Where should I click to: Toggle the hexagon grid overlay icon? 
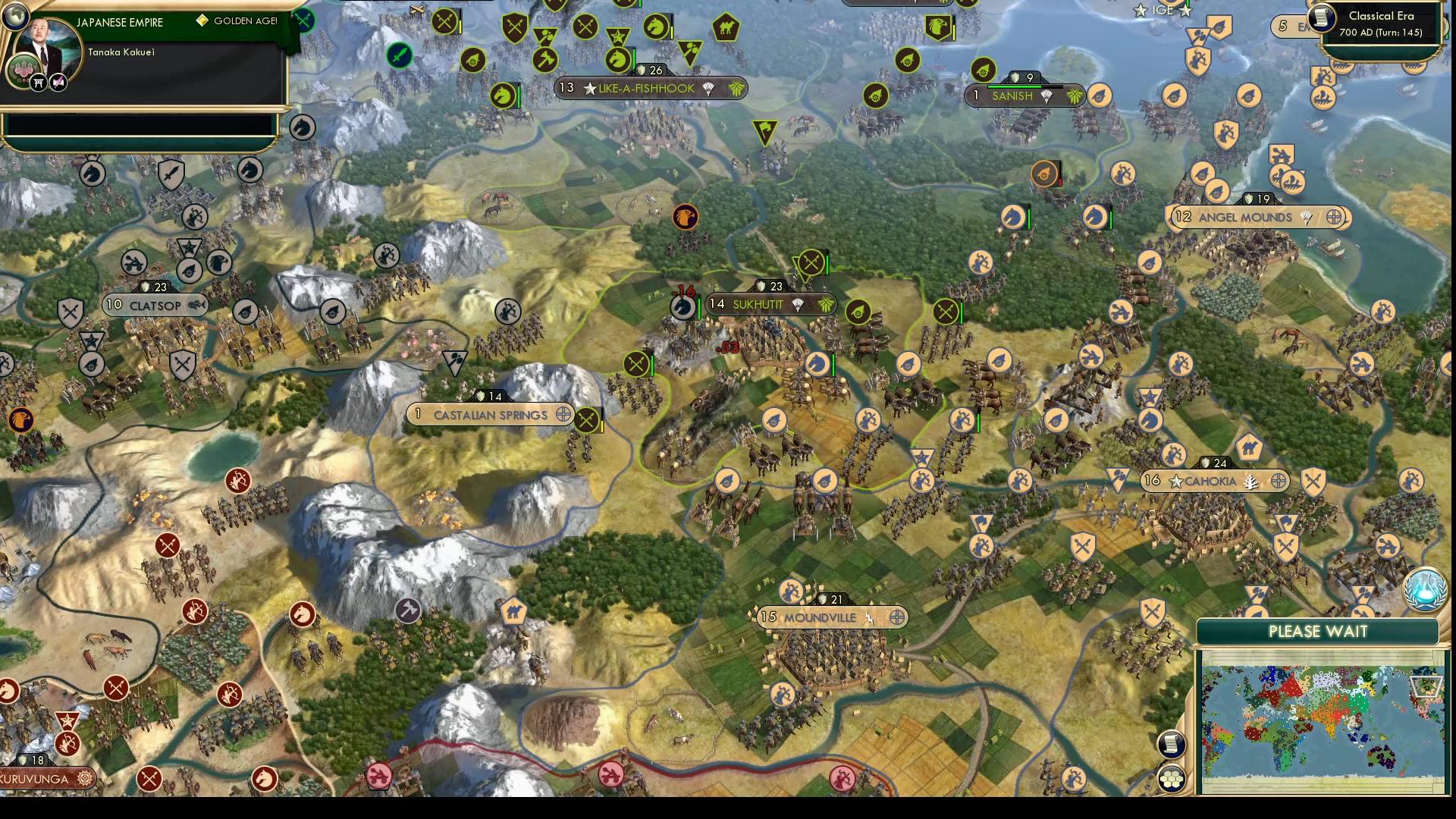[1171, 778]
